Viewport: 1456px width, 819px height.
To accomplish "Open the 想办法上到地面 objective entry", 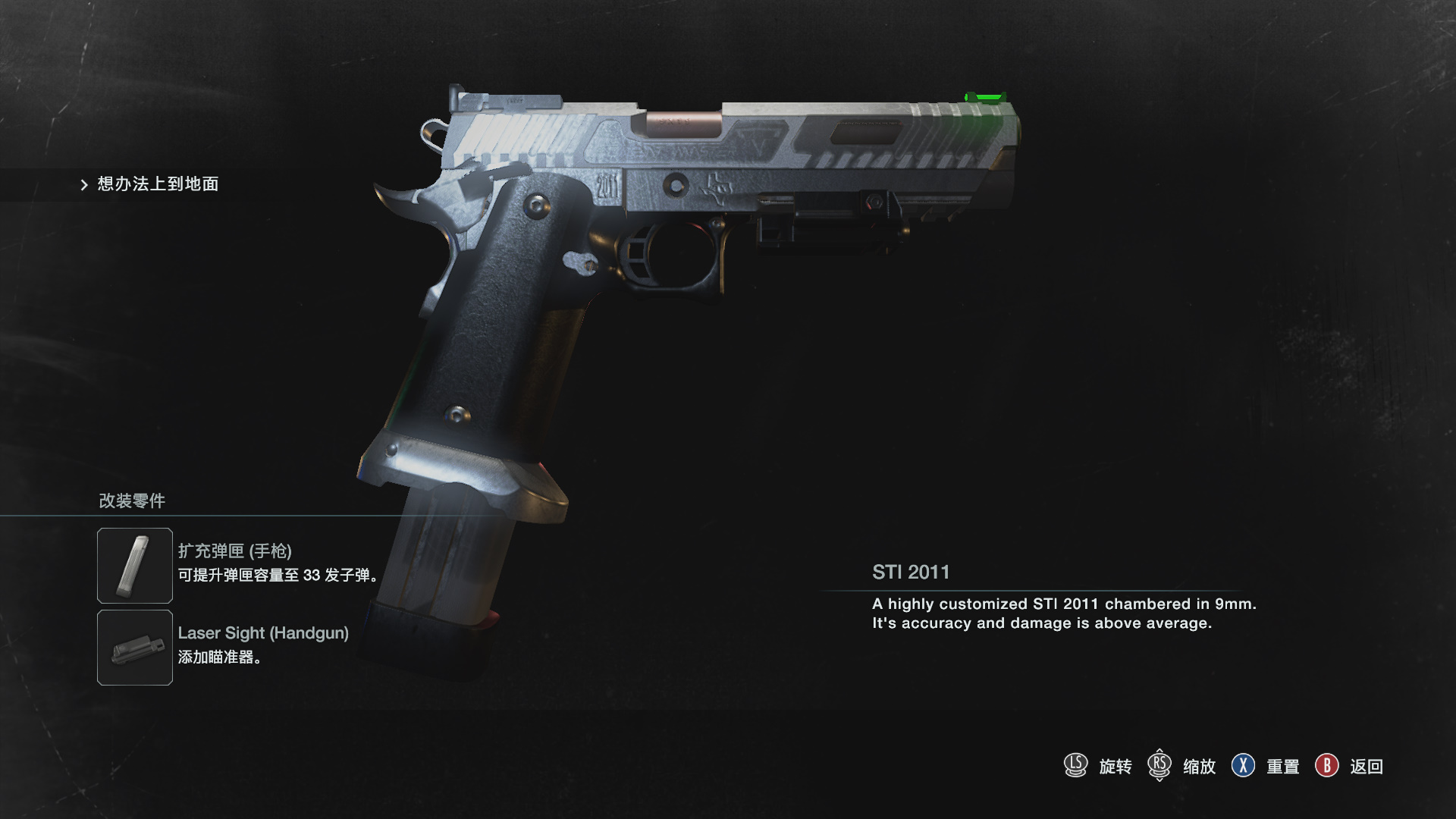I will tap(157, 184).
